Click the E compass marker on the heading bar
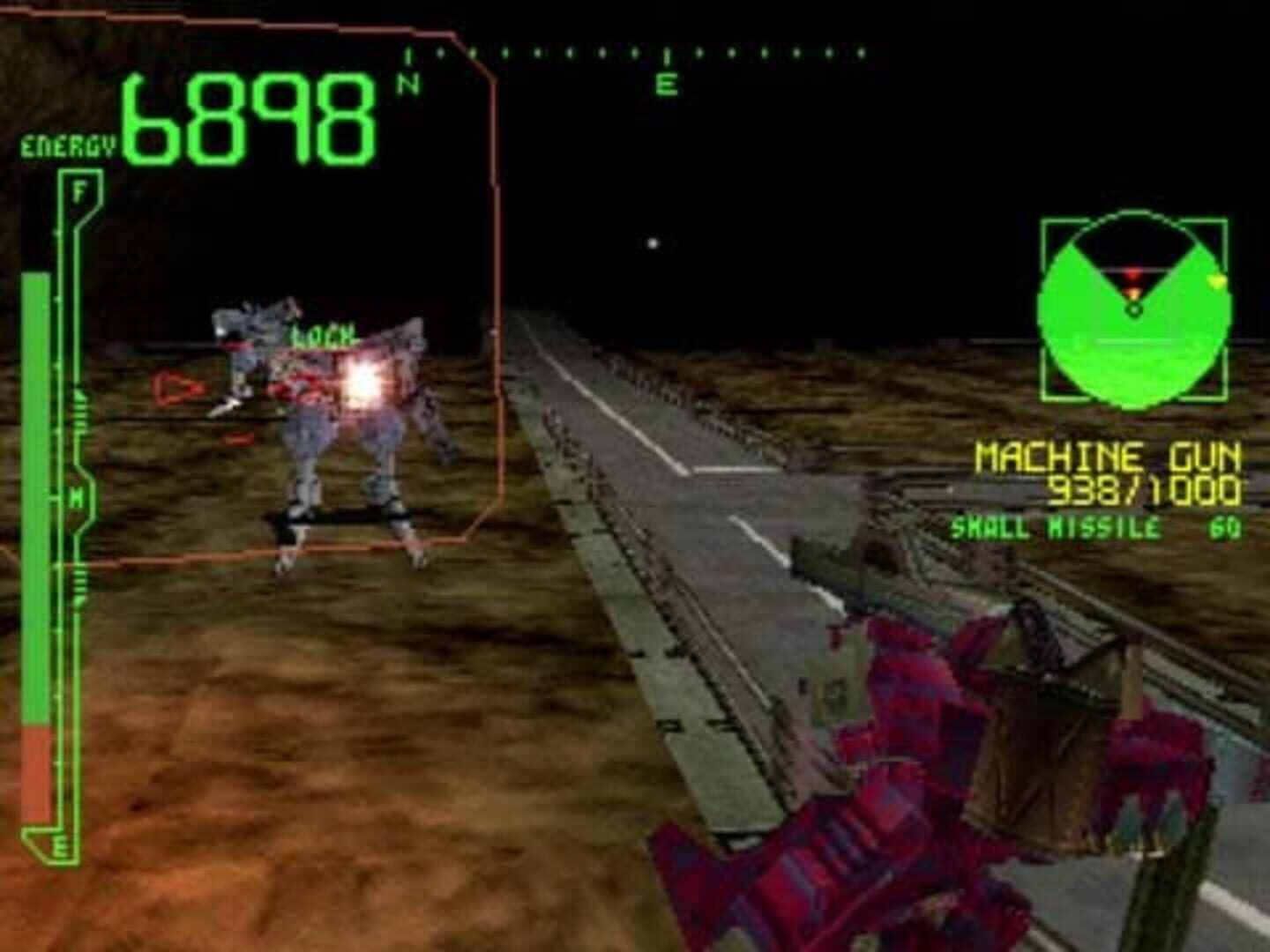The height and width of the screenshot is (952, 1270). point(668,85)
